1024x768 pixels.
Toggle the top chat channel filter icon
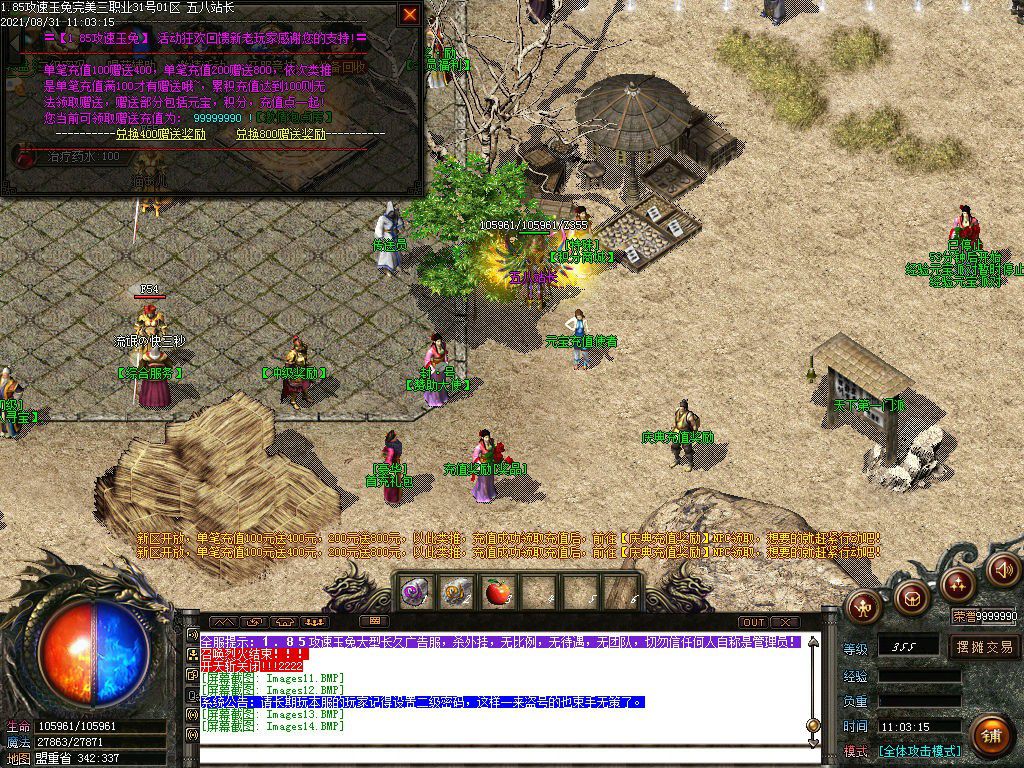[192, 635]
